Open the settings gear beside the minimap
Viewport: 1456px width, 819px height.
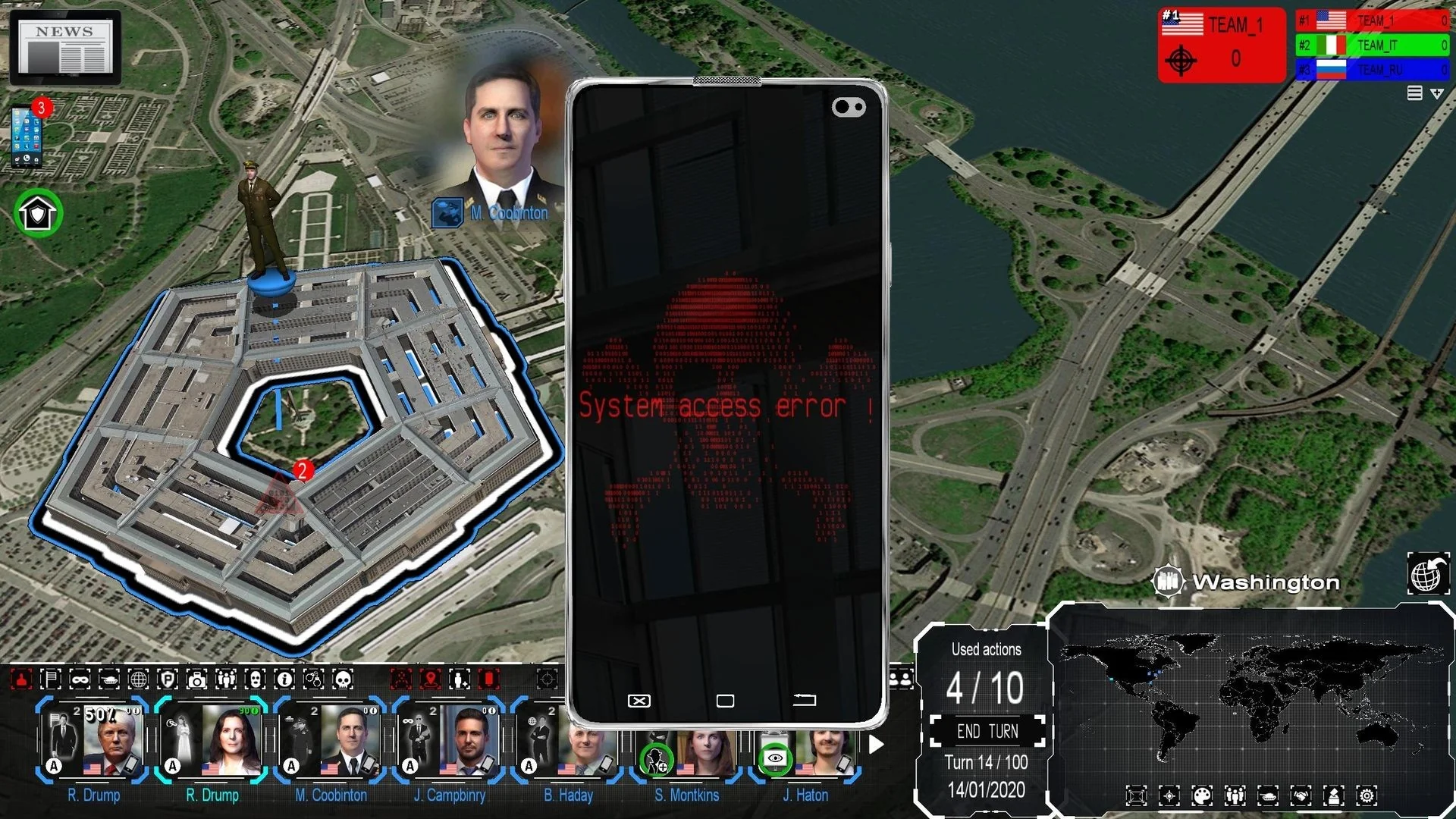tap(1366, 795)
